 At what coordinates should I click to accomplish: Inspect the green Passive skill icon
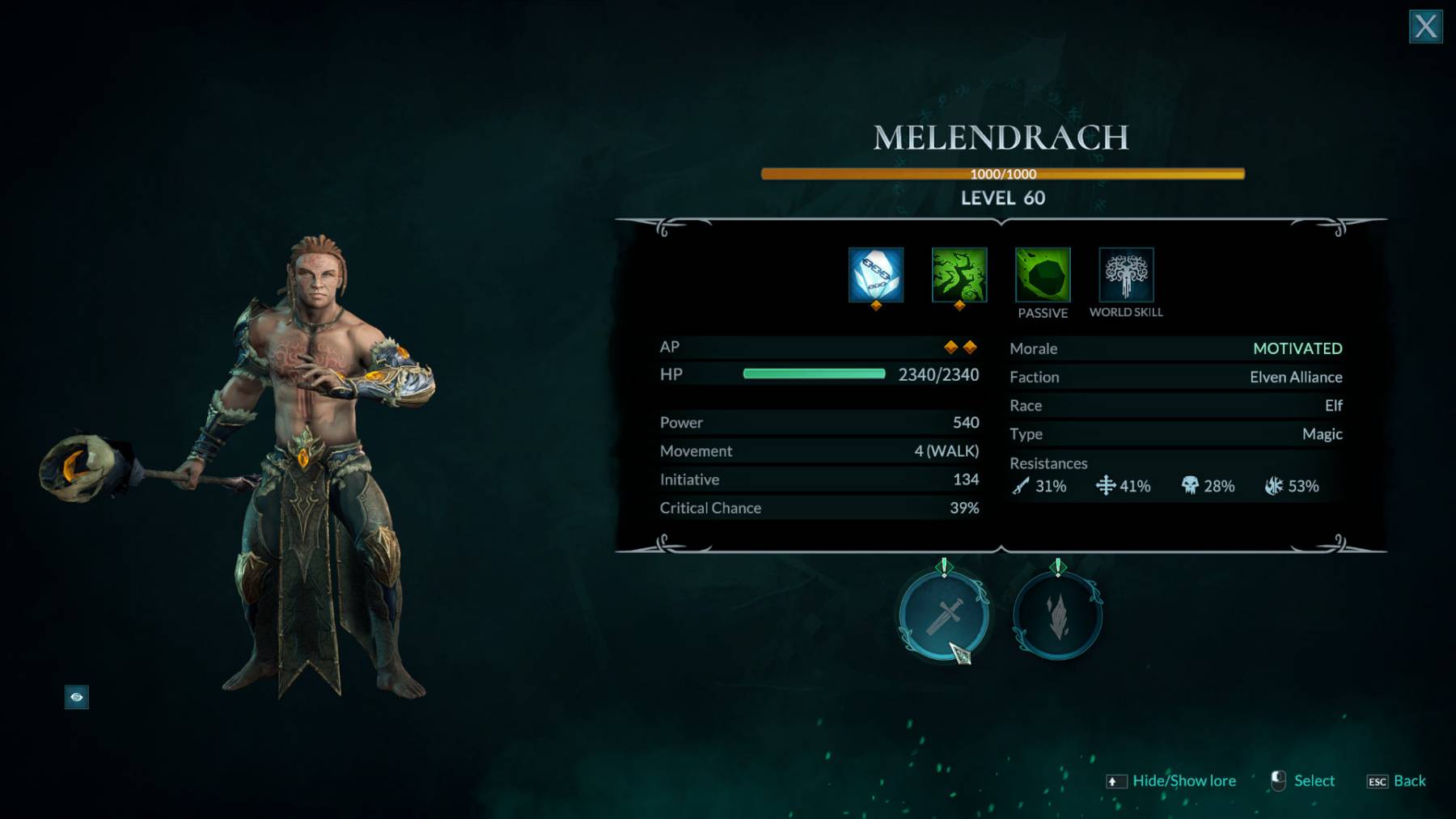coord(1043,275)
